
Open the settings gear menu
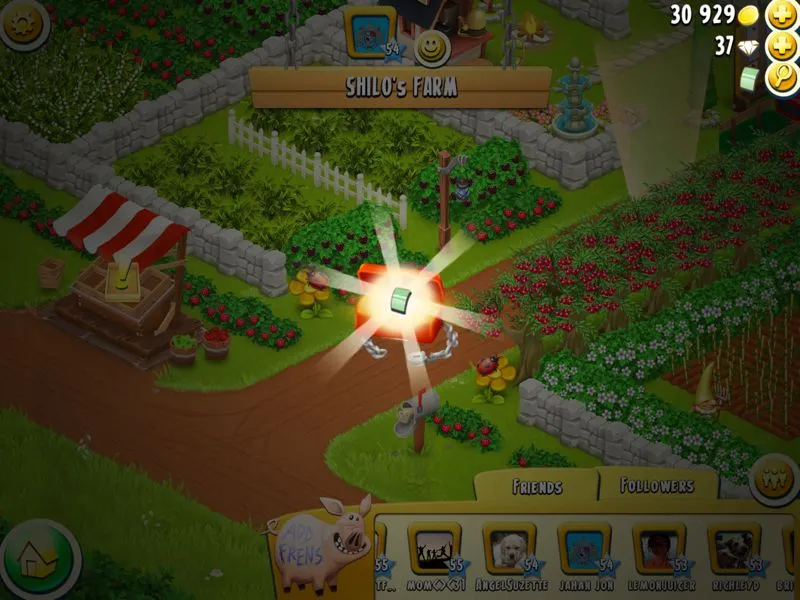point(24,24)
